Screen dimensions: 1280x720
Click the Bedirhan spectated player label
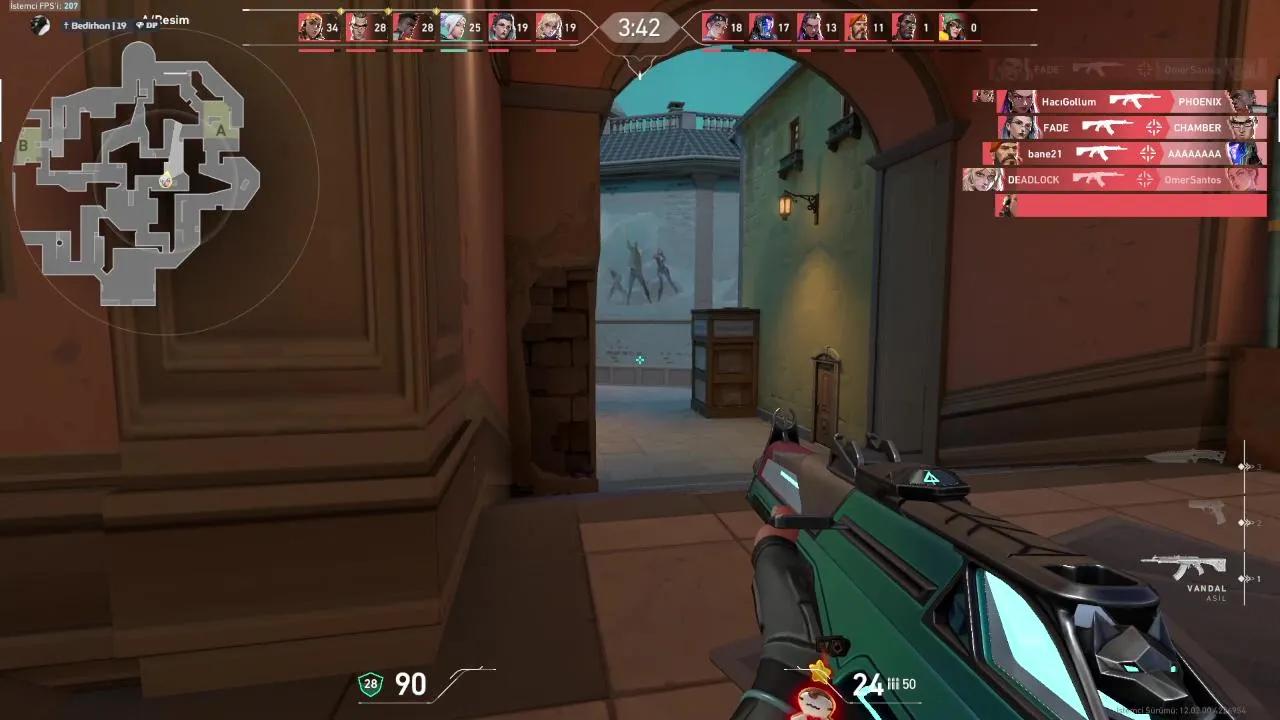pyautogui.click(x=98, y=25)
